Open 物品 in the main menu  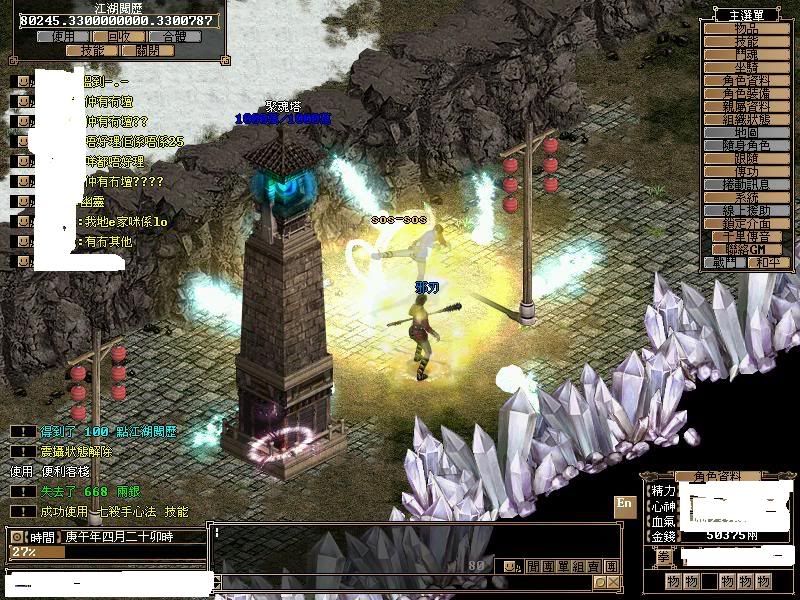pos(747,29)
